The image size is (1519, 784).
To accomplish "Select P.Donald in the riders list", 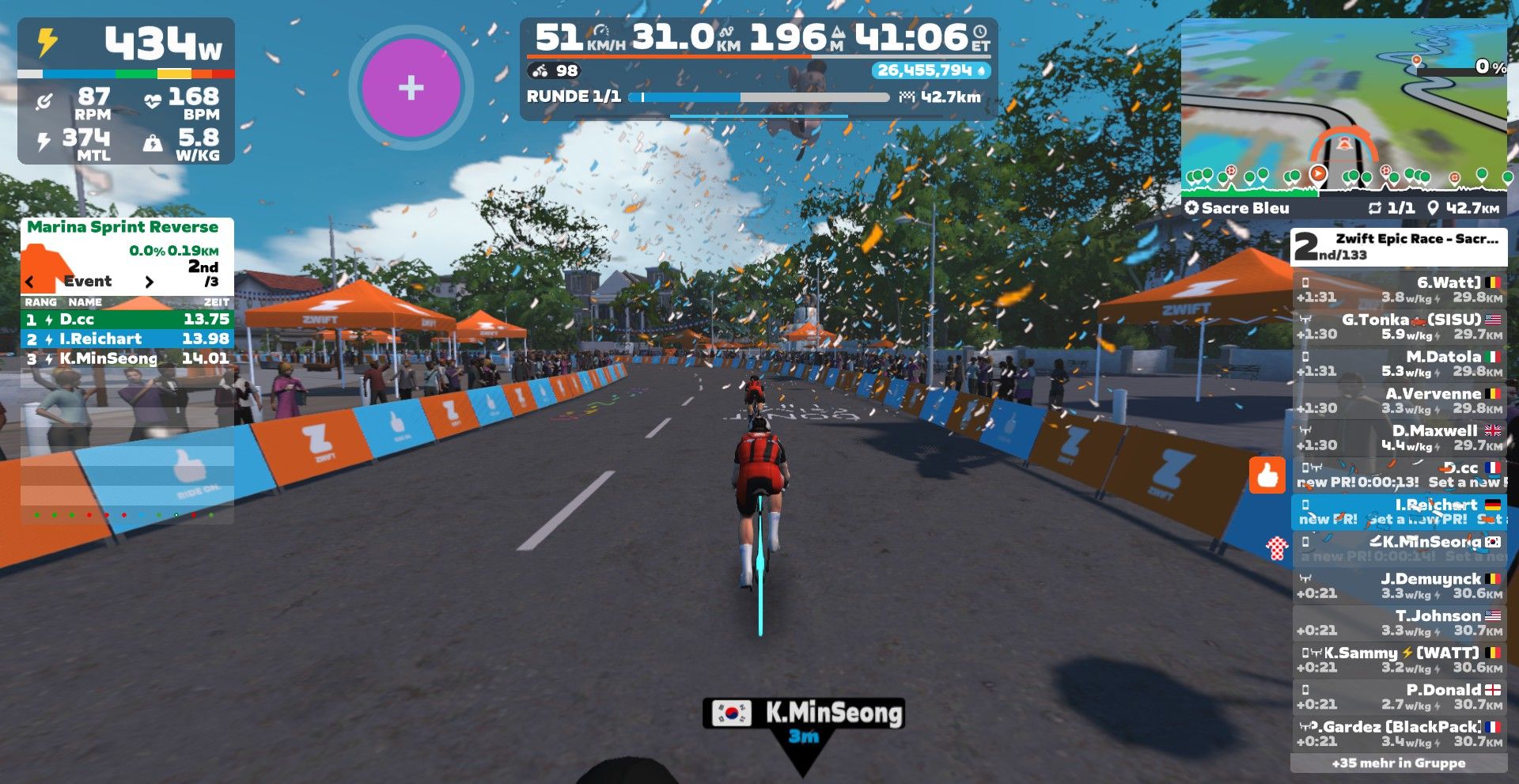I will pos(1399,697).
